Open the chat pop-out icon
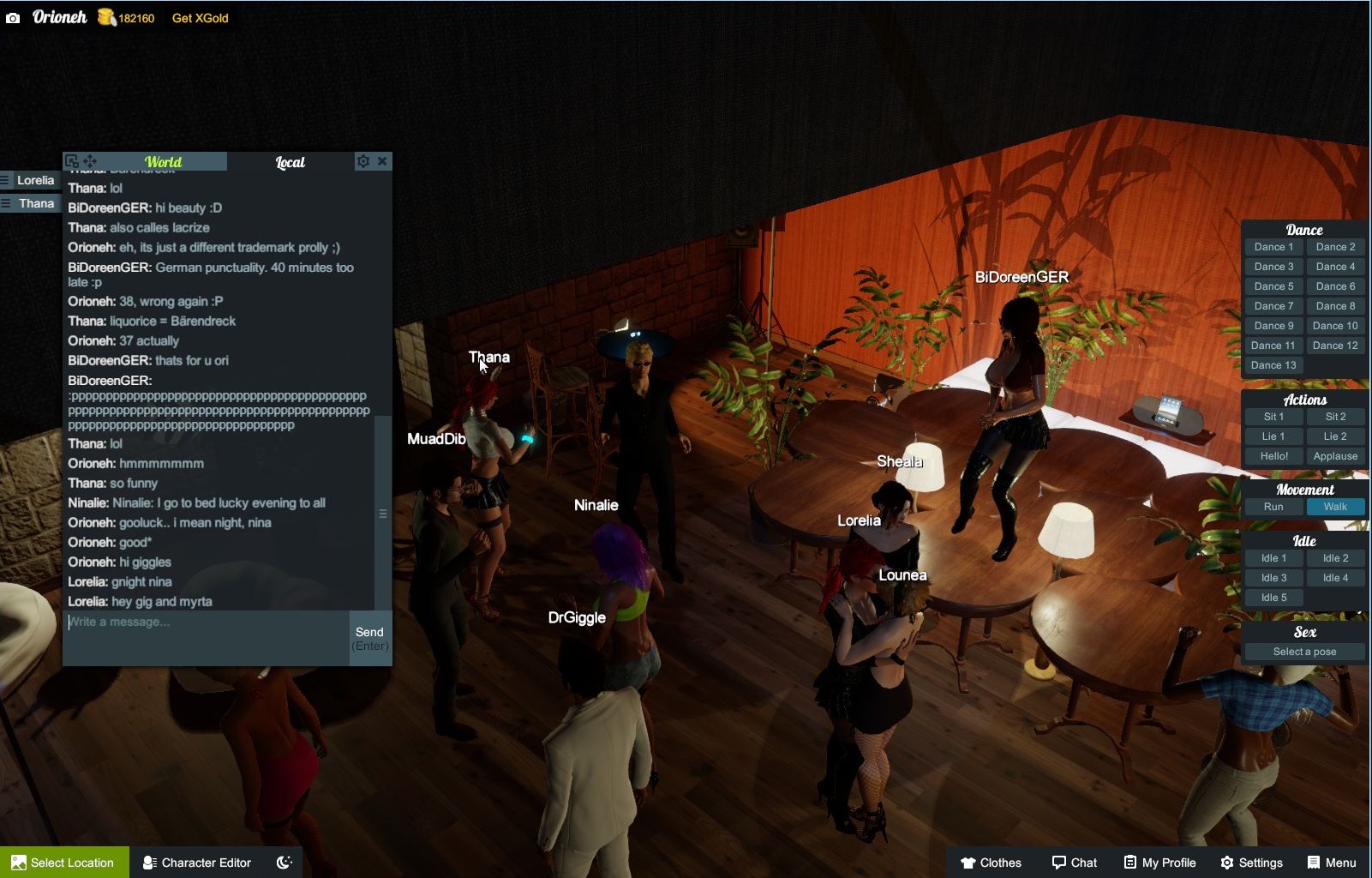The width and height of the screenshot is (1372, 878). pyautogui.click(x=71, y=159)
